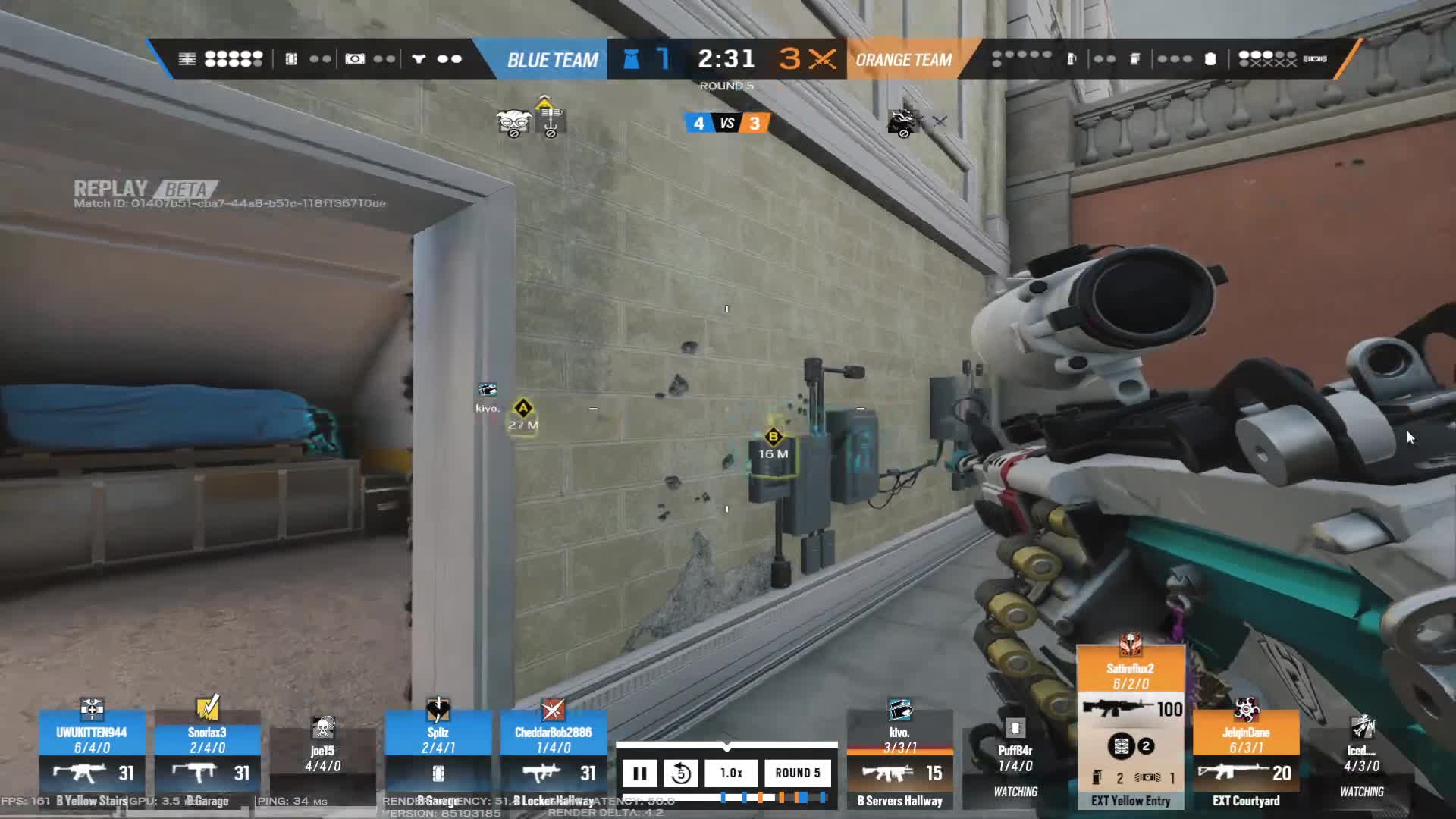Rewind the replay 5 seconds
The height and width of the screenshot is (819, 1456).
(x=682, y=773)
